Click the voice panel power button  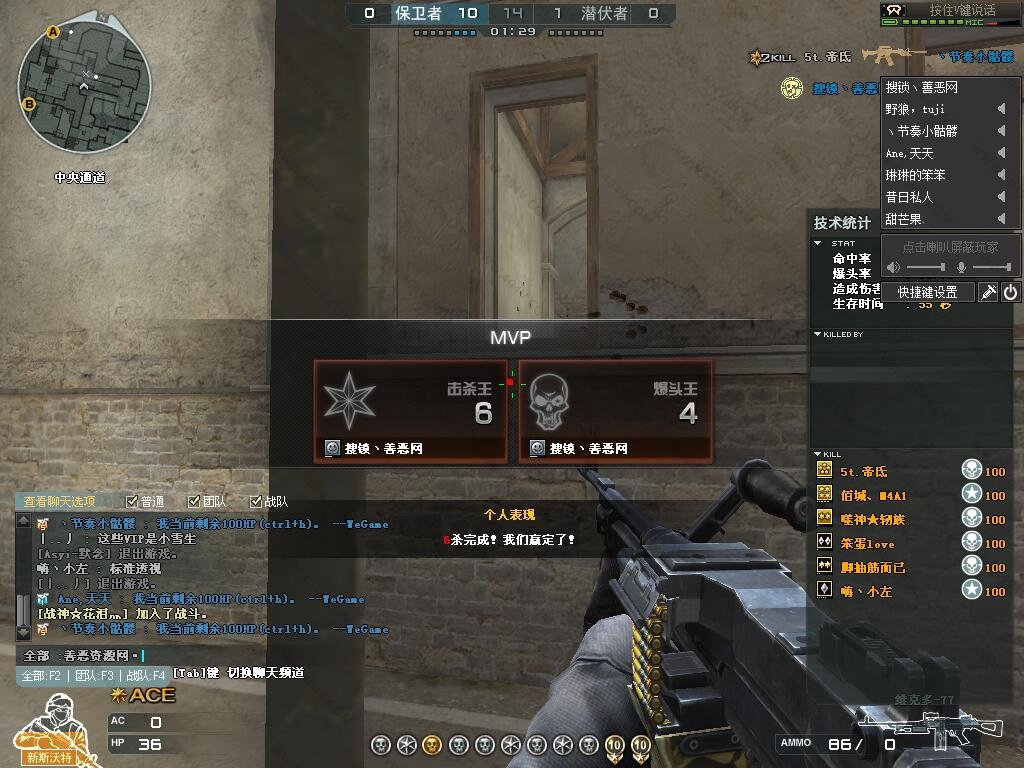tap(1010, 292)
